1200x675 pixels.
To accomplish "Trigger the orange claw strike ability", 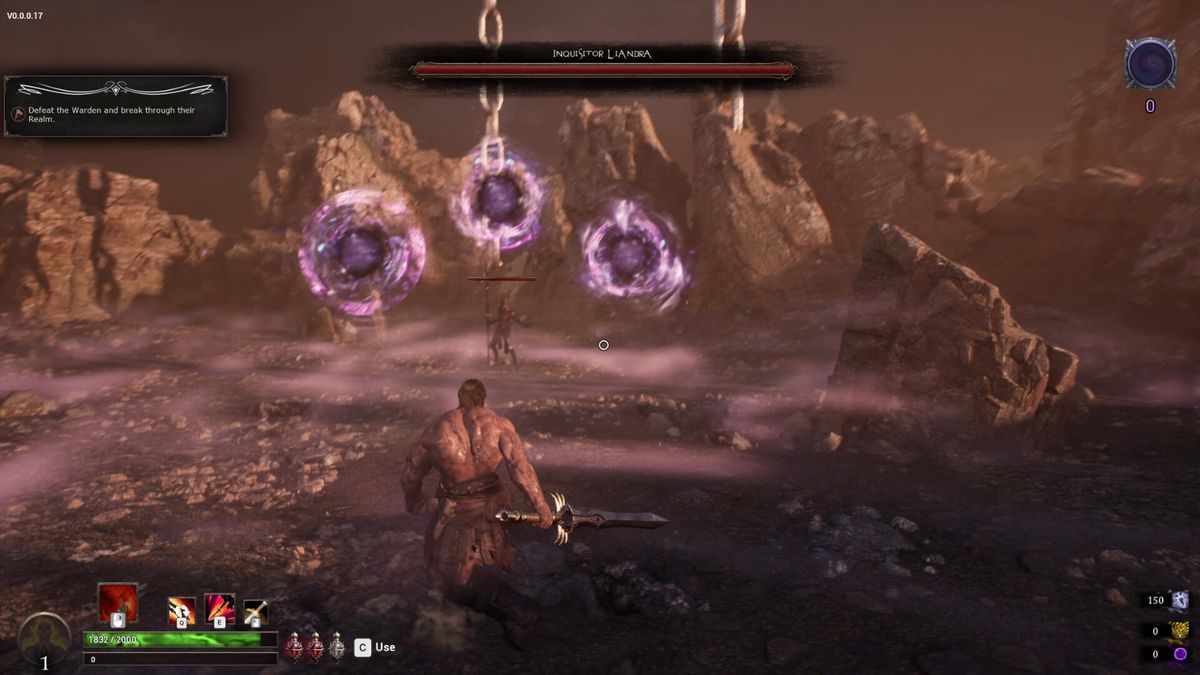I will [181, 609].
